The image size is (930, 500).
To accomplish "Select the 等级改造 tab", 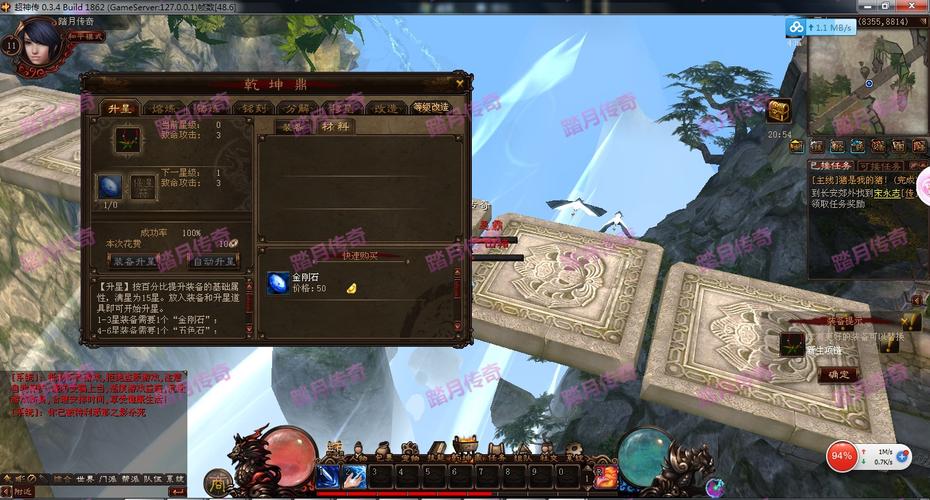I will click(x=431, y=108).
